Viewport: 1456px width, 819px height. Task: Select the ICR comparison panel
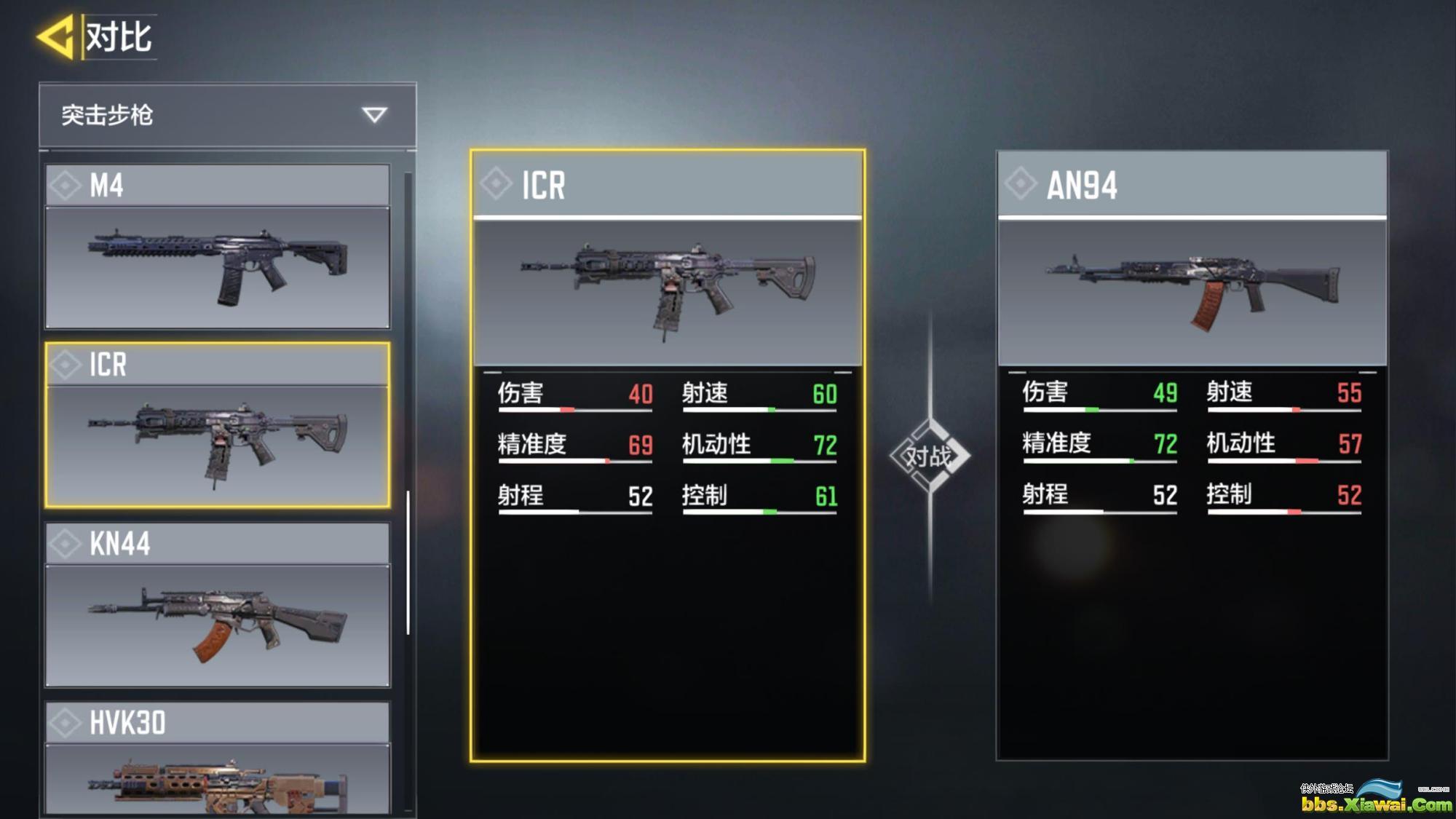[667, 455]
